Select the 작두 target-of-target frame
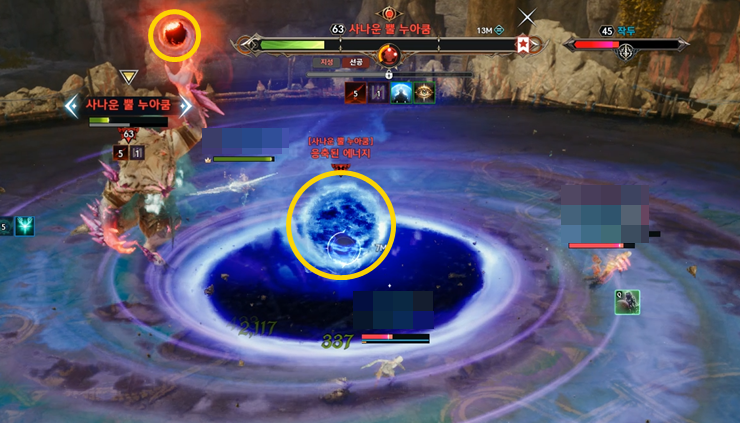 coord(626,44)
